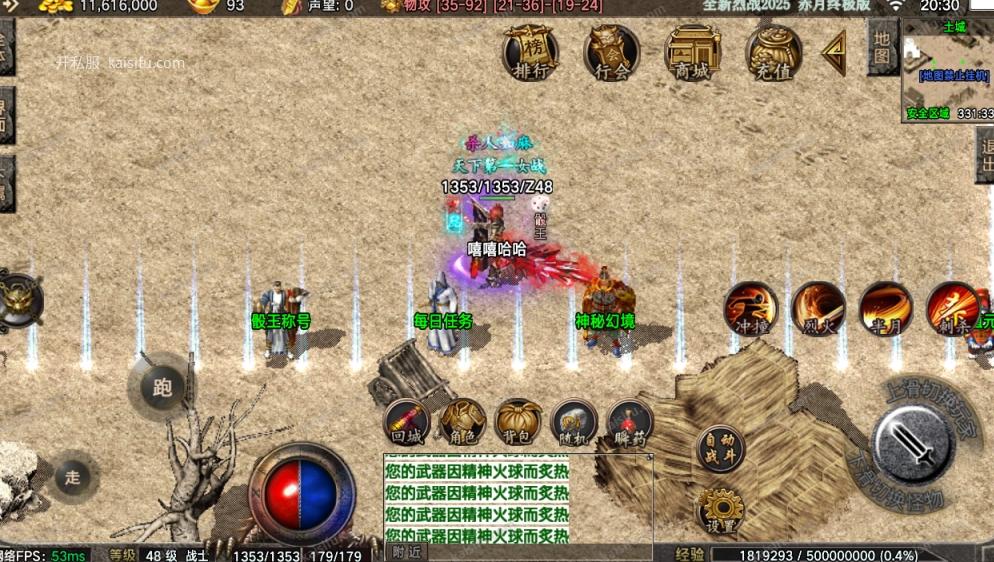
Task: Activate the 刺杀 thrust skill
Action: tap(951, 307)
